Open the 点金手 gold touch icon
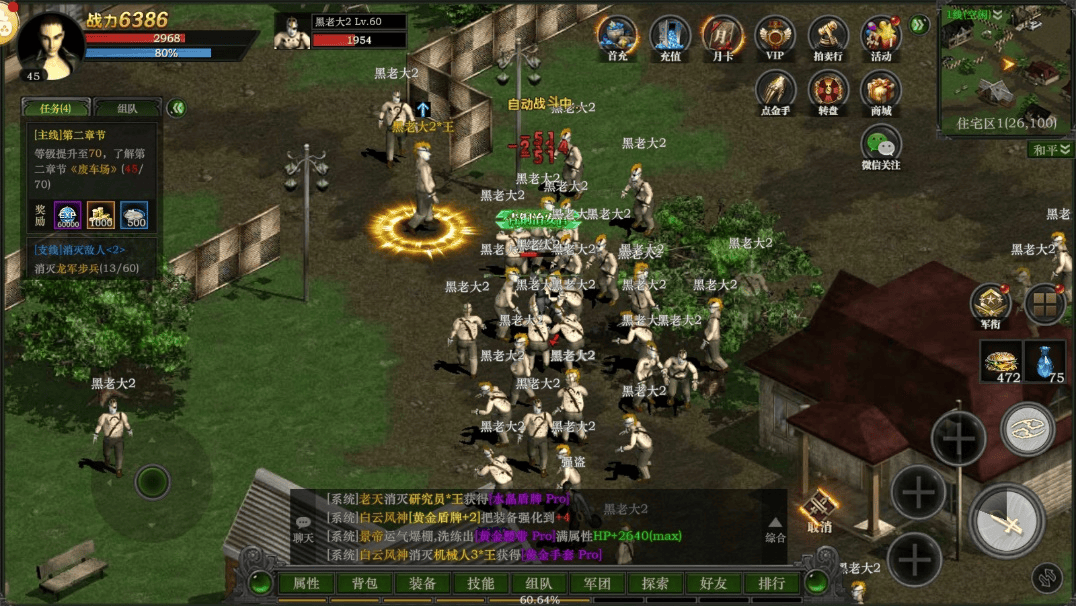1076x606 pixels. tap(775, 91)
